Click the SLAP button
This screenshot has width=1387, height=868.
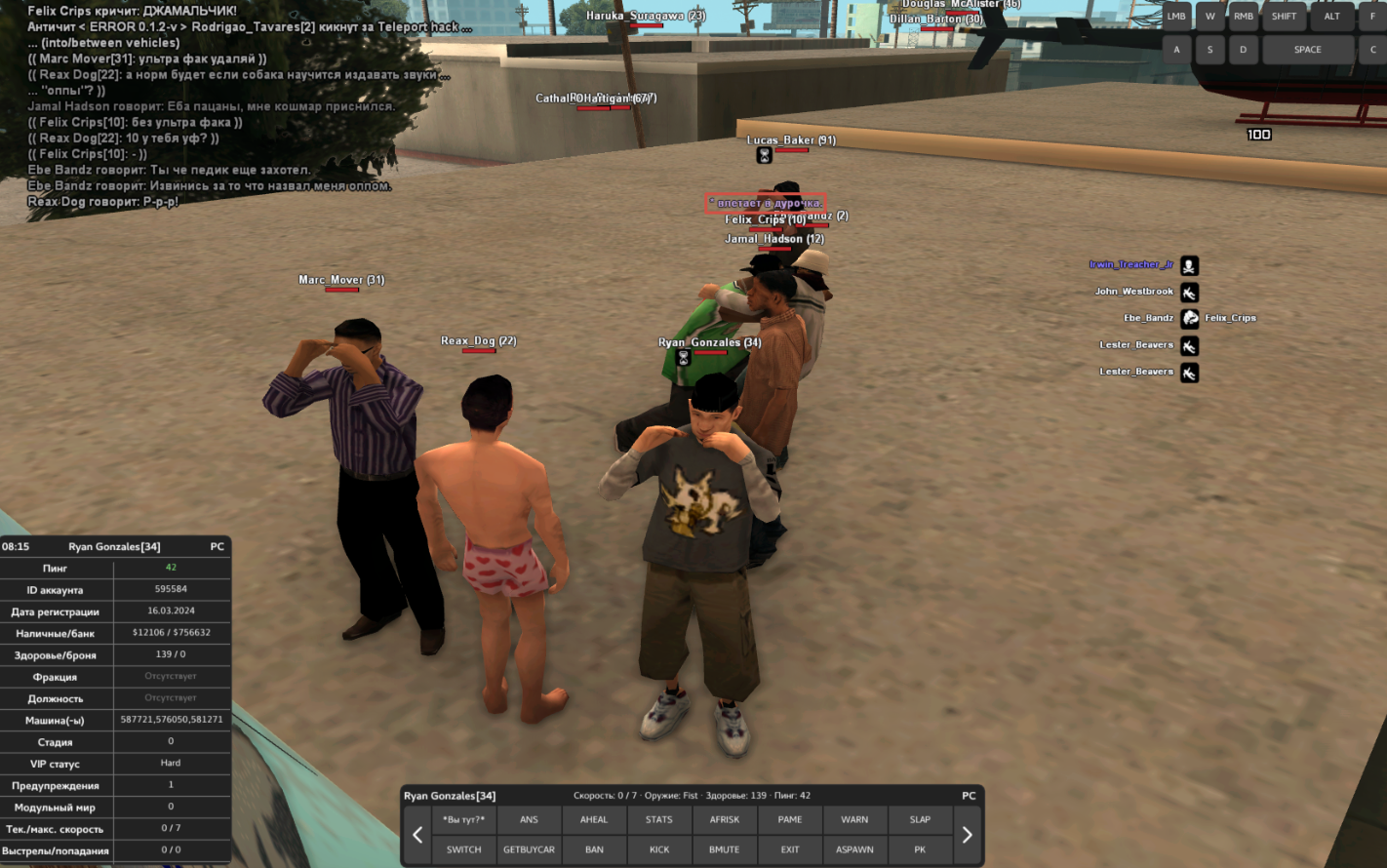pos(920,820)
